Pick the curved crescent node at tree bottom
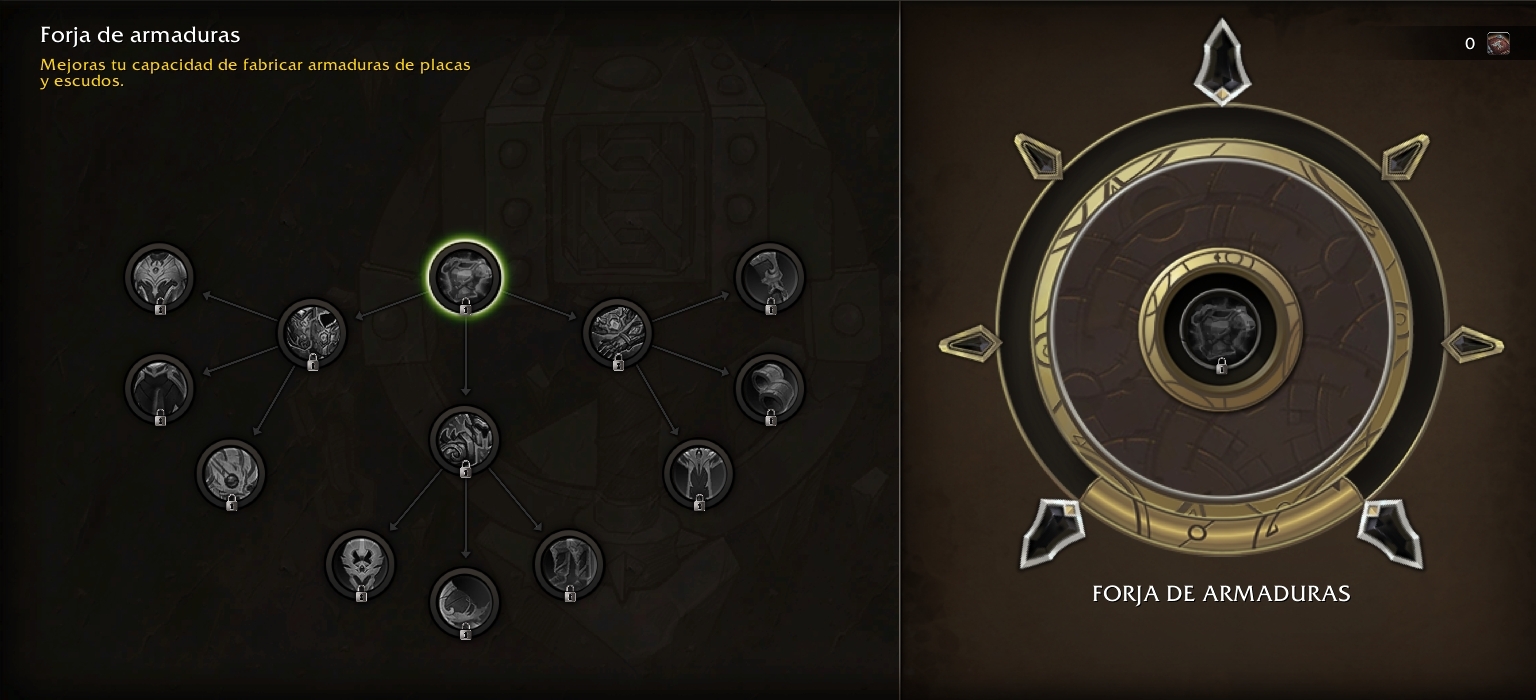This screenshot has height=700, width=1536. 465,602
